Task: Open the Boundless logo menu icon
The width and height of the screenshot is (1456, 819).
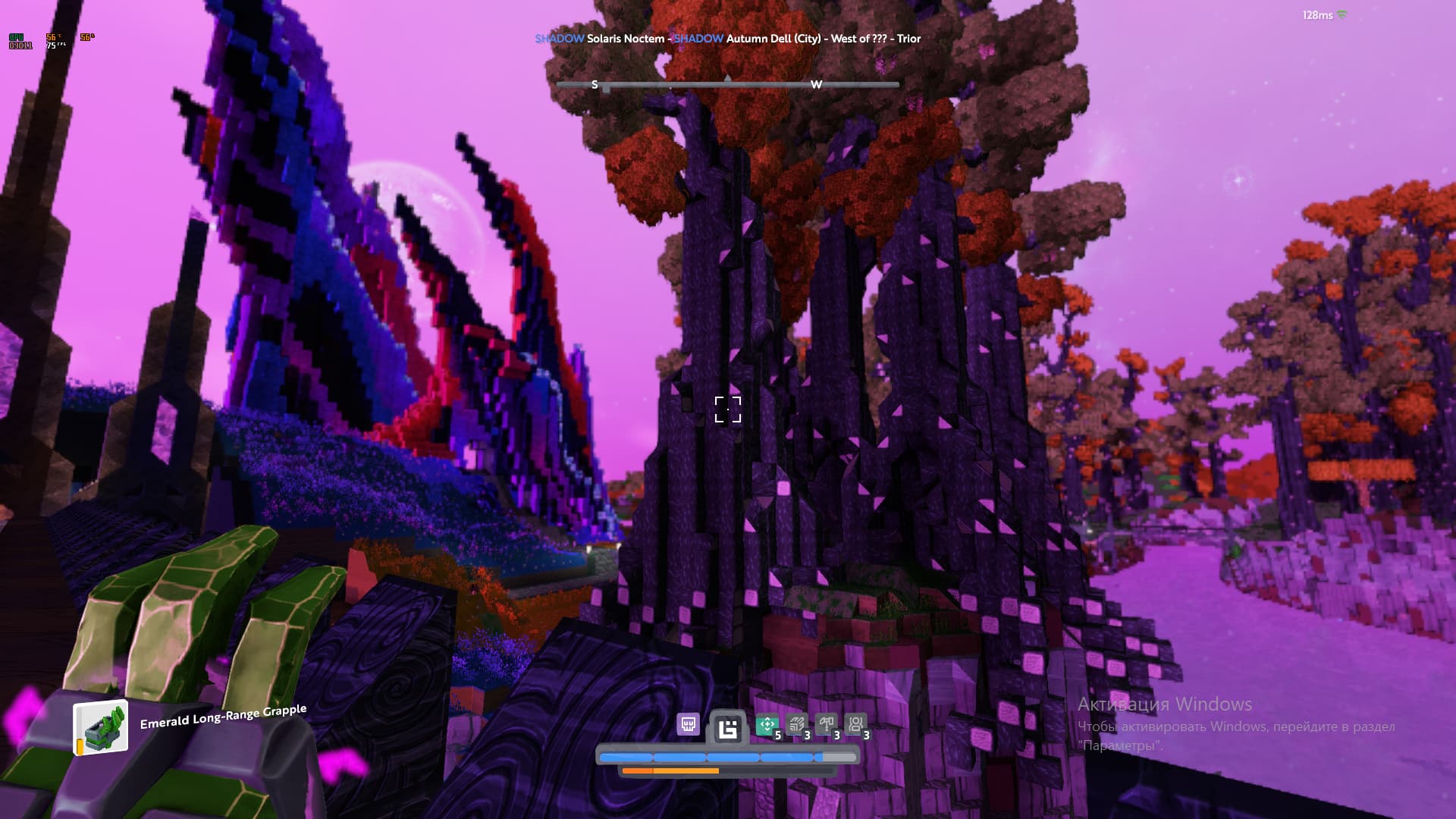Action: tap(727, 730)
